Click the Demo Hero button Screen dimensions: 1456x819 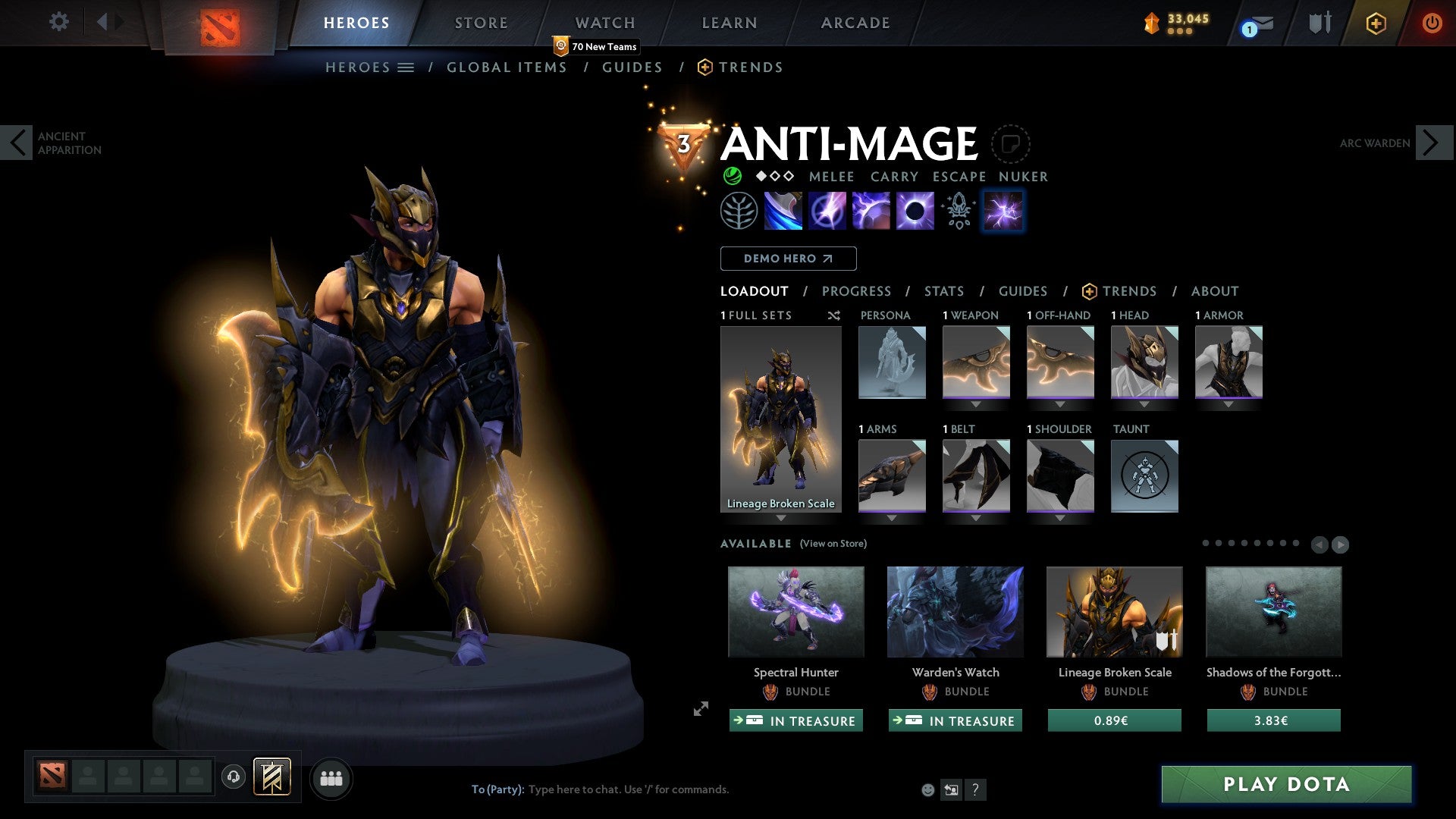(787, 259)
